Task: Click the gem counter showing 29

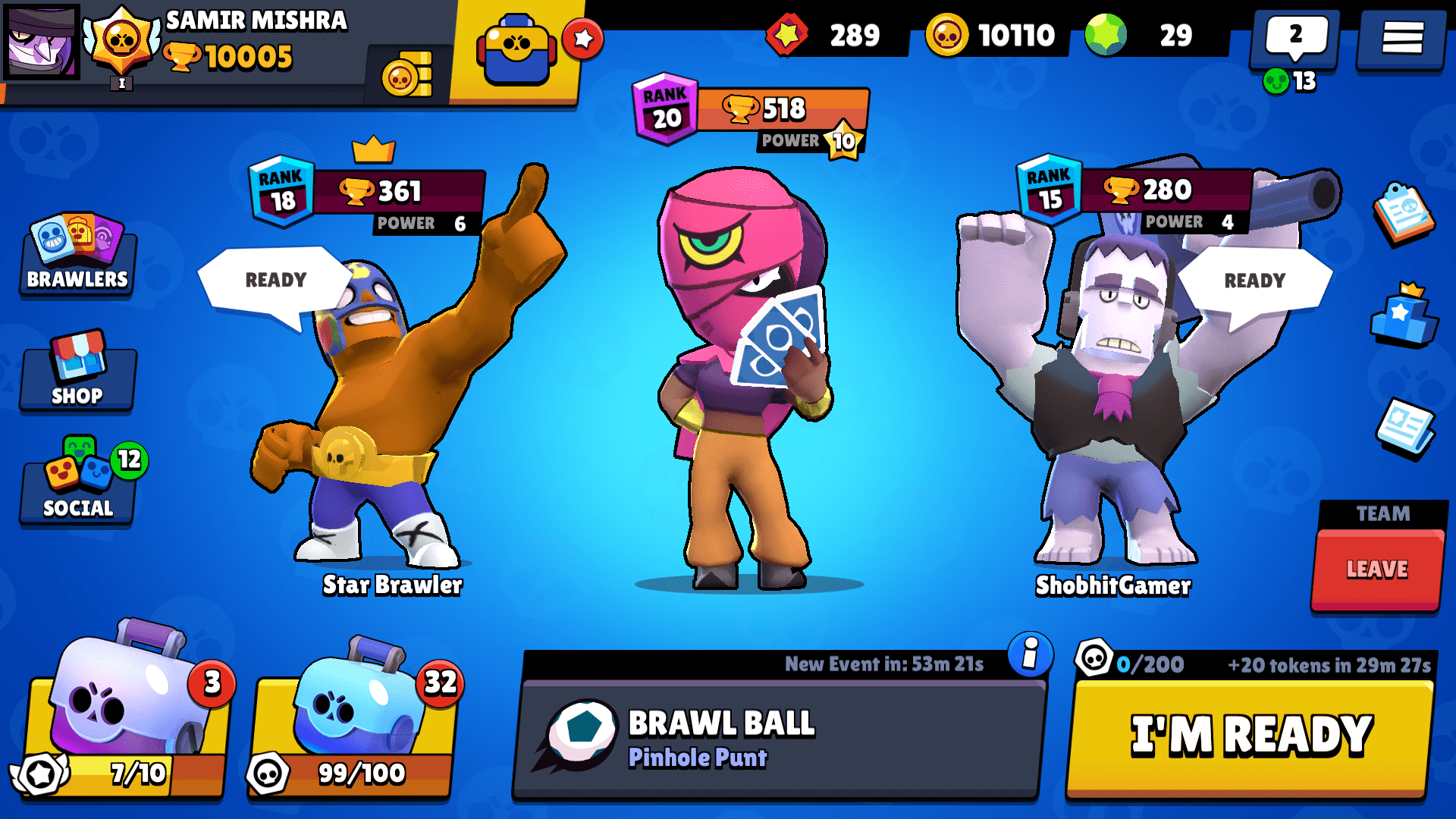Action: click(1141, 34)
